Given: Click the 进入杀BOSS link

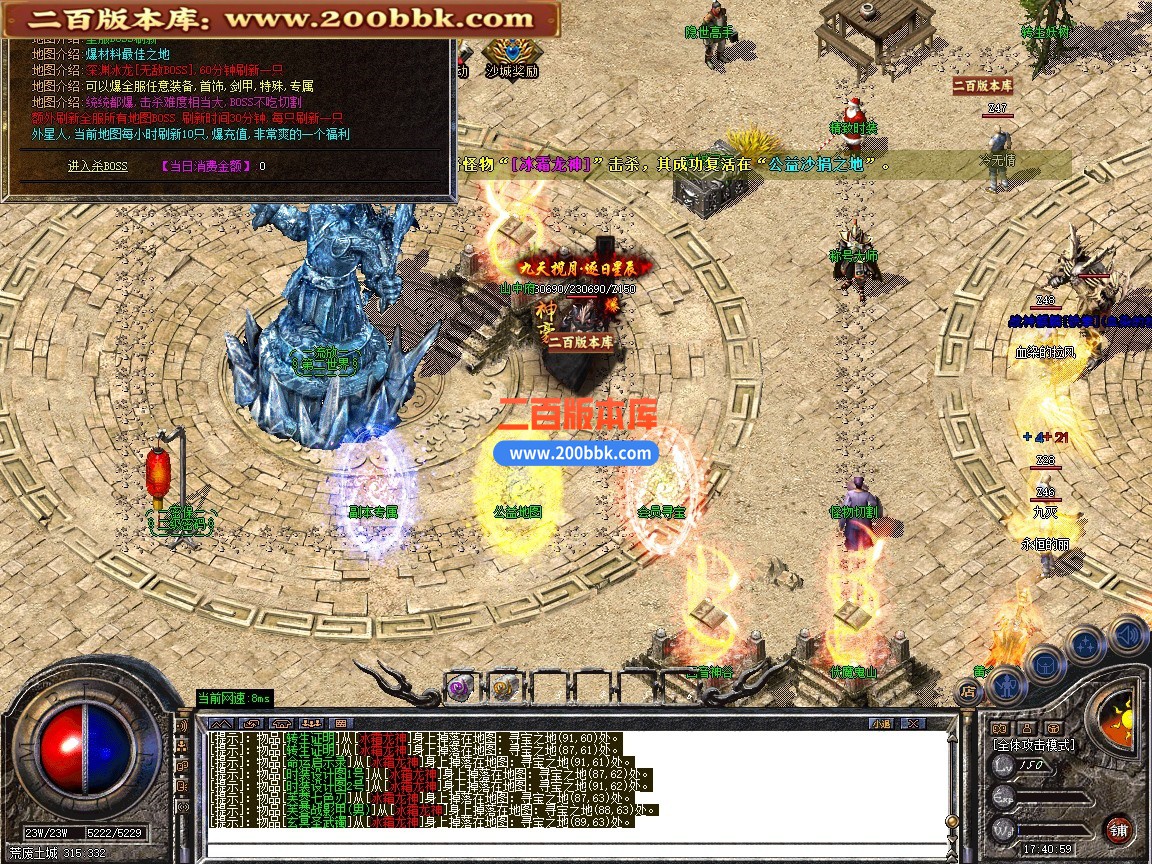Looking at the screenshot, I should [x=97, y=166].
